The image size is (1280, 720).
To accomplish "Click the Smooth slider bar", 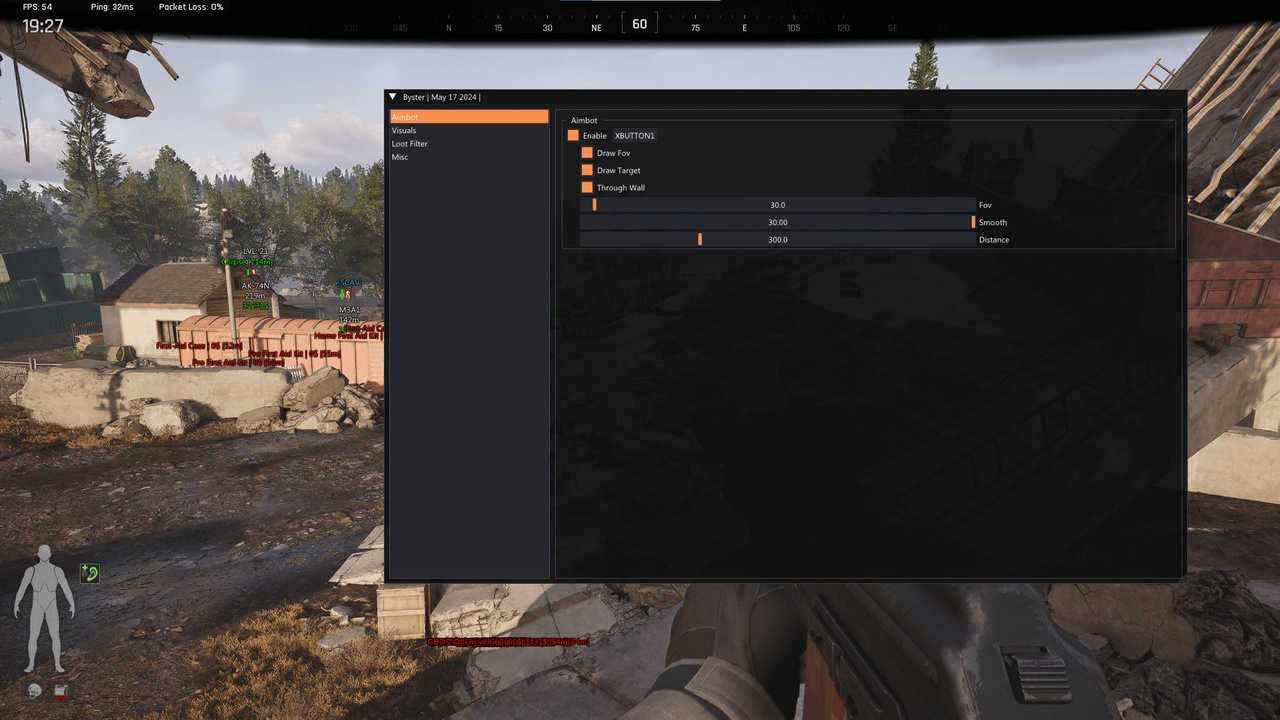I will 777,222.
